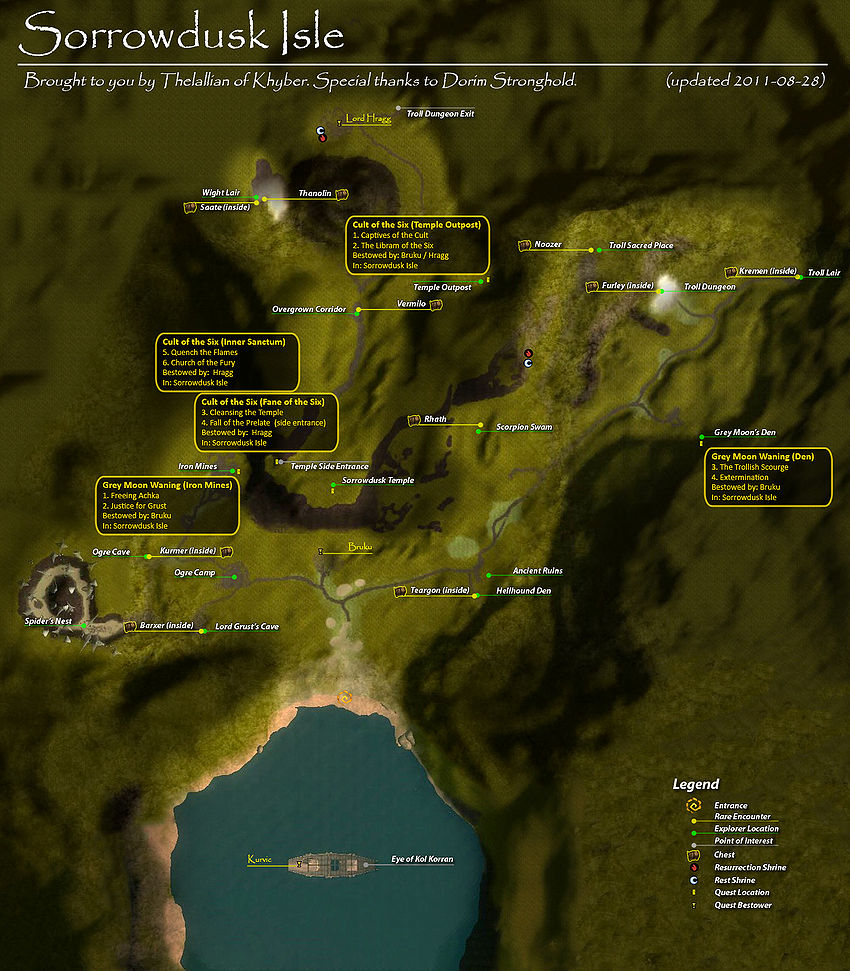Screen dimensions: 850x971
Task: Click the Troll Dungeon Exit point label
Action: coord(440,114)
